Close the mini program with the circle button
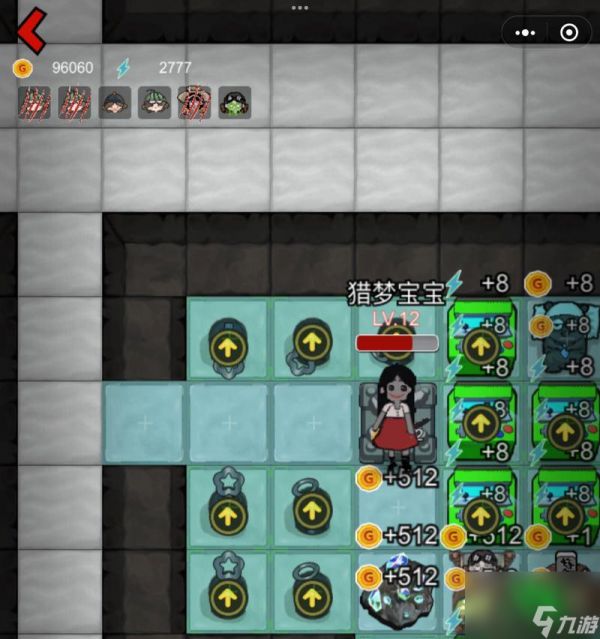The image size is (600, 639). 569,32
